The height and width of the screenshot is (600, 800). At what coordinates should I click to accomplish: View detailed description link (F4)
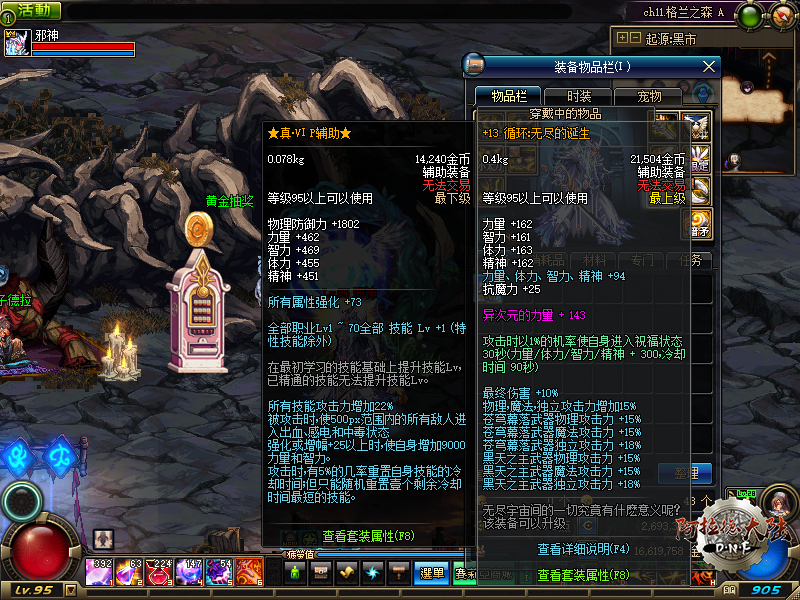tap(583, 549)
